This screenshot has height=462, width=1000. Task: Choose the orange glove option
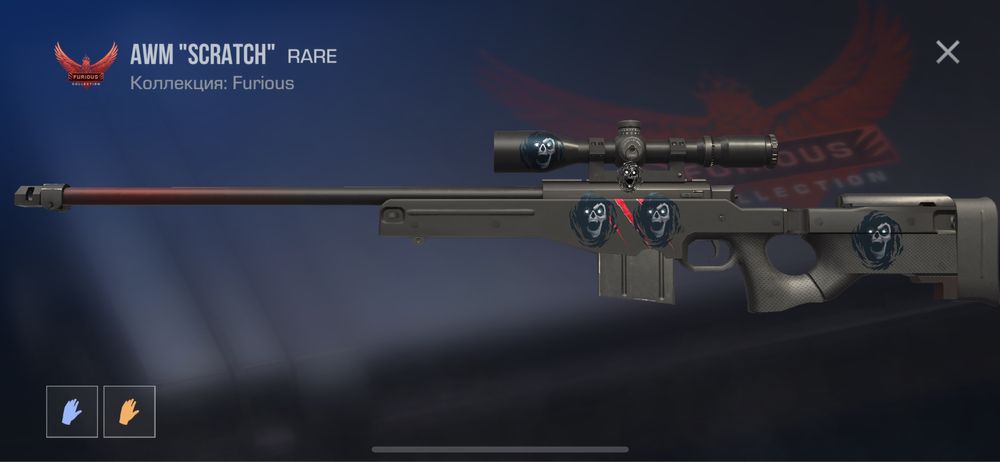129,411
